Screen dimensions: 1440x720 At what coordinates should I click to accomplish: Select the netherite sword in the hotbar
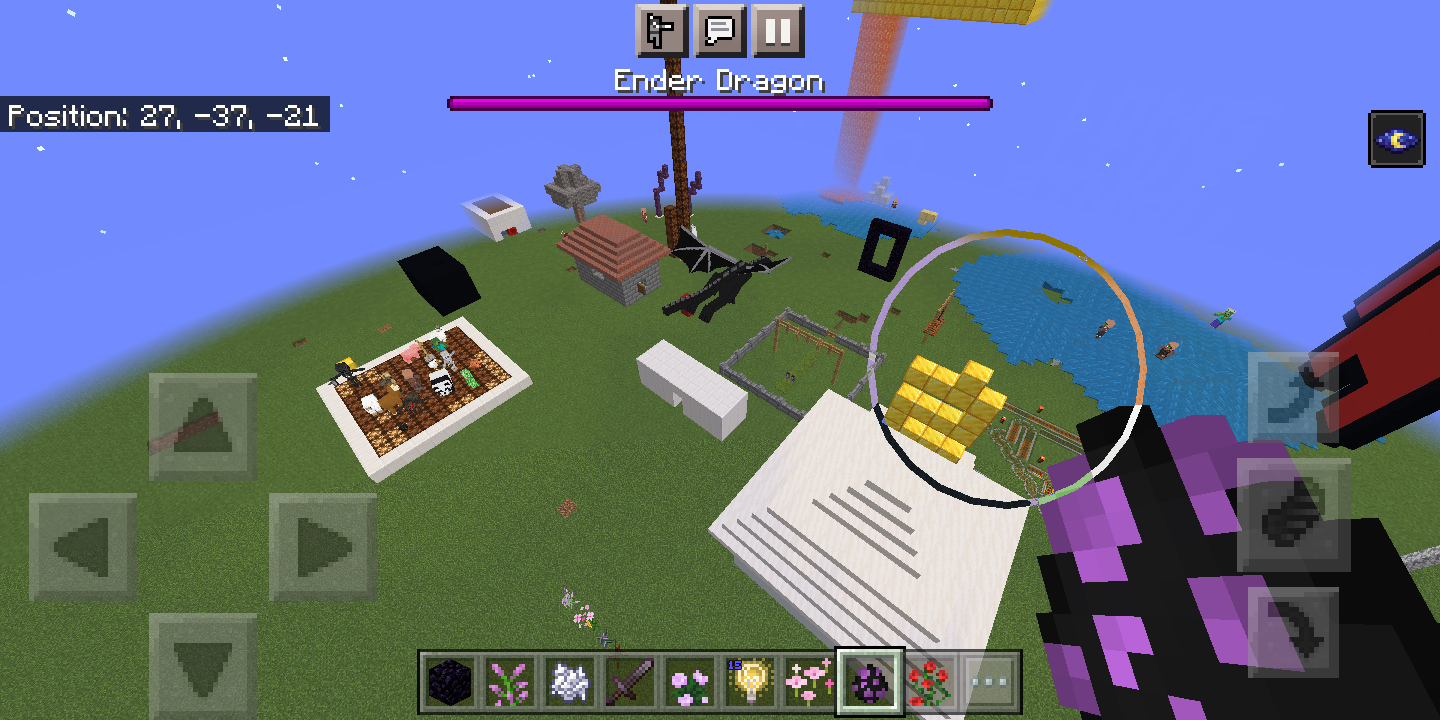tap(628, 680)
